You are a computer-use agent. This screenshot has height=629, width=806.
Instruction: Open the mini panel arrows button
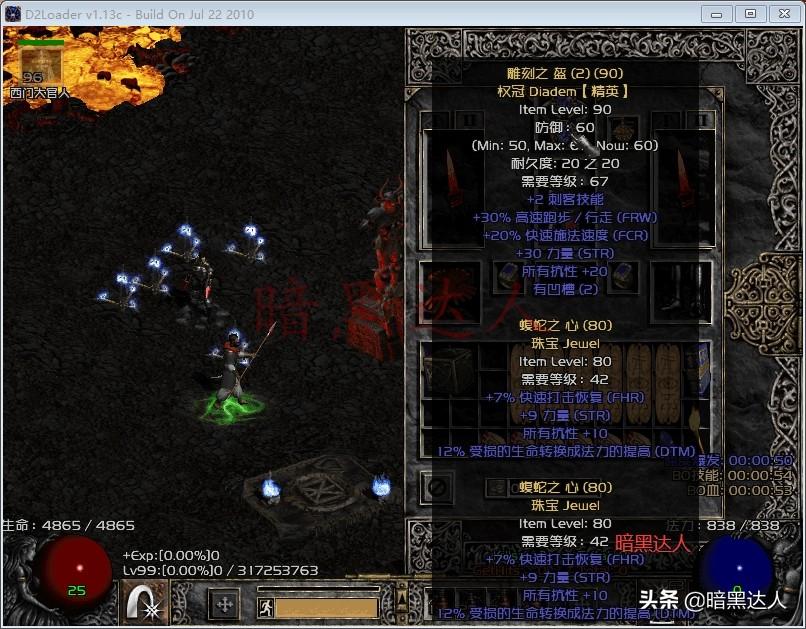tap(224, 604)
